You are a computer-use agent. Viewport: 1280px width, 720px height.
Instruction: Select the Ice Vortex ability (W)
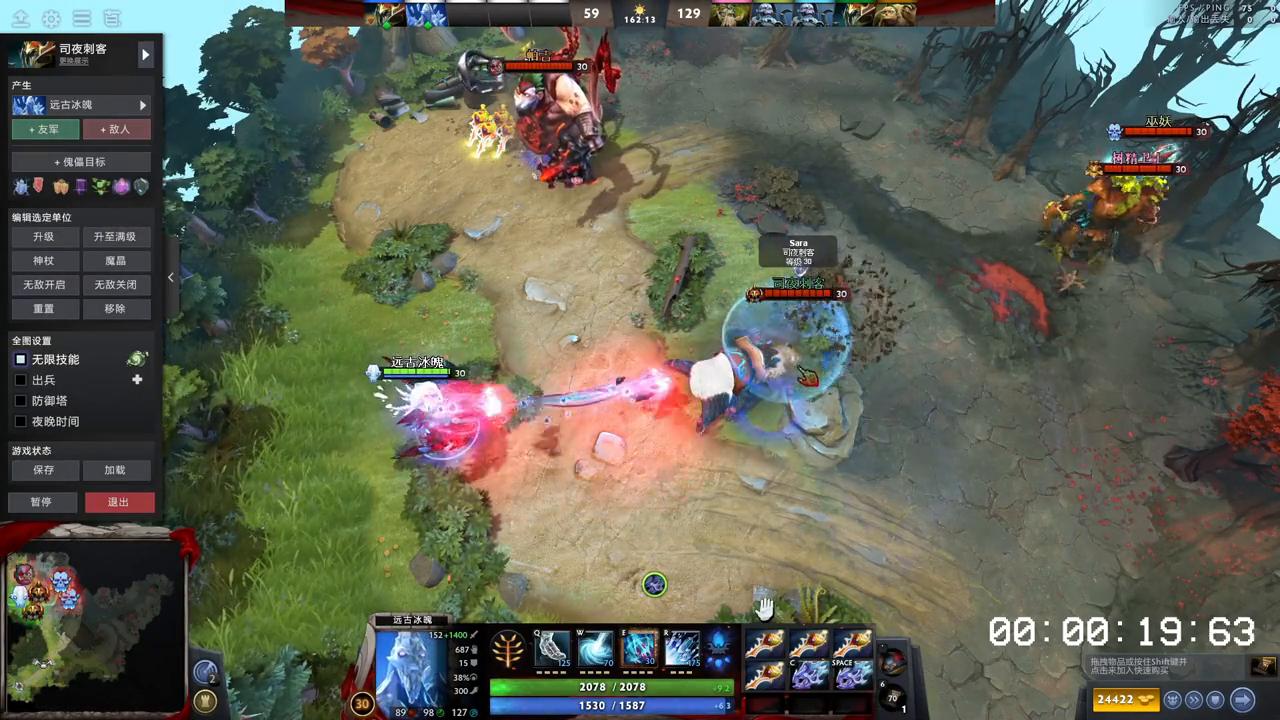[x=596, y=650]
